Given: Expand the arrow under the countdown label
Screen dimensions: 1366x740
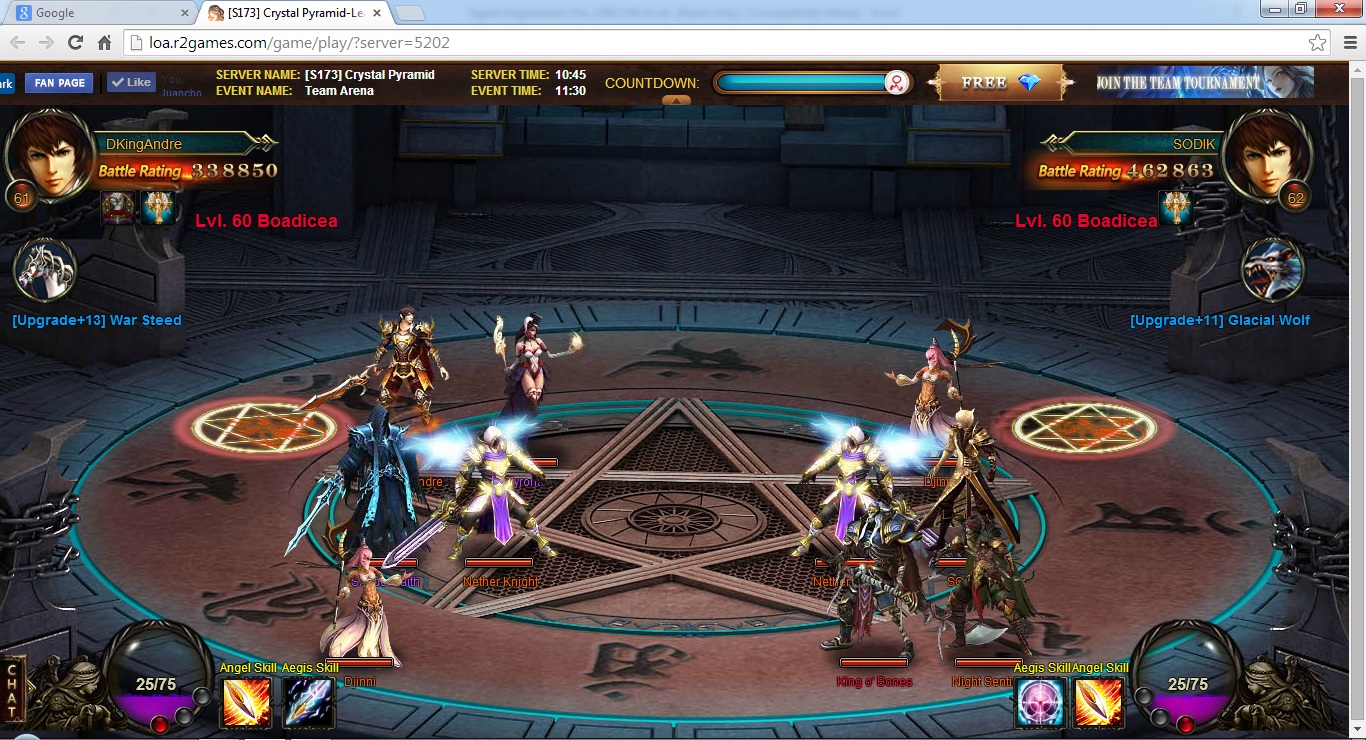Looking at the screenshot, I should 676,100.
